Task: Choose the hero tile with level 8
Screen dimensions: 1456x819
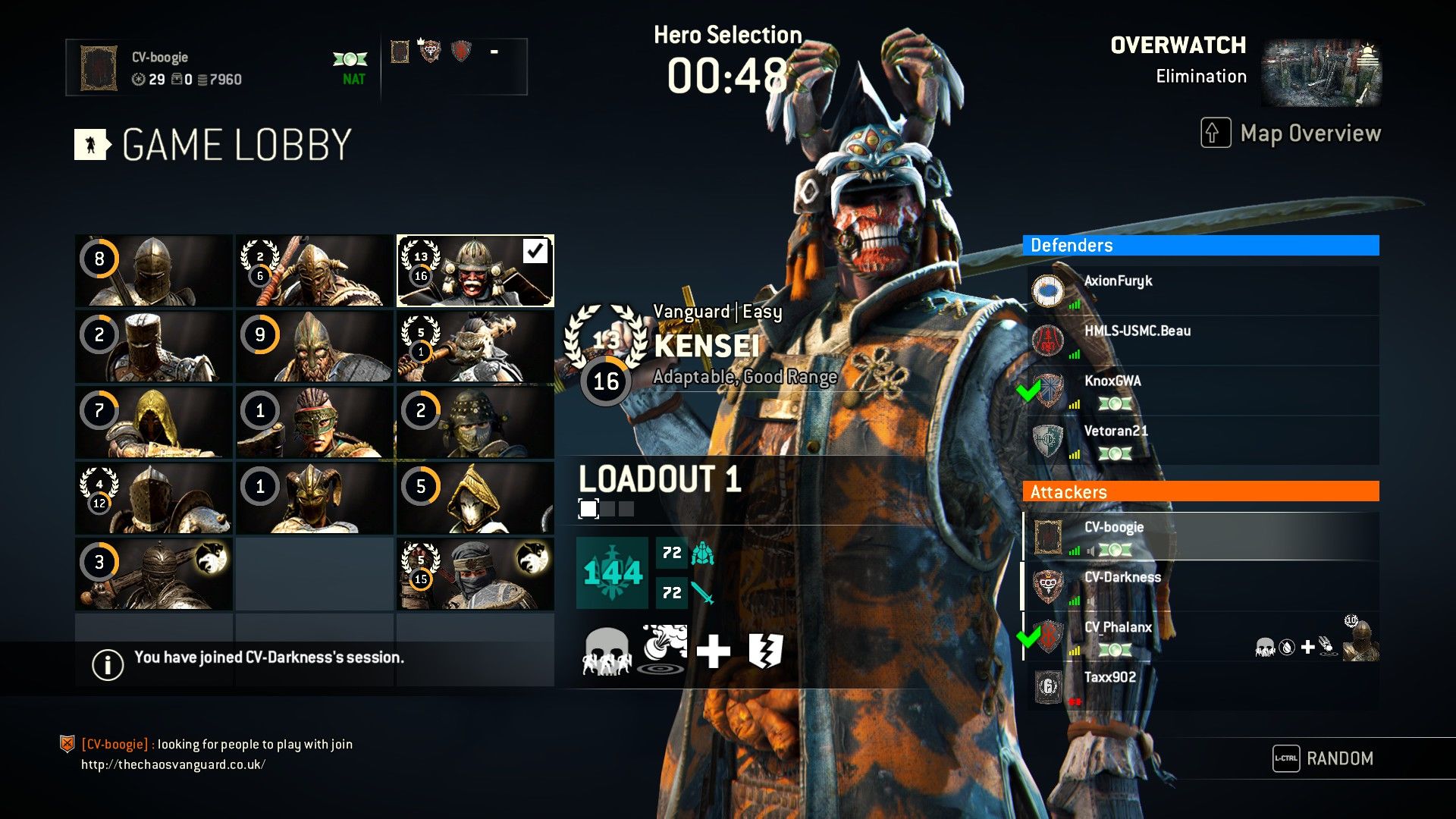Action: [x=154, y=271]
